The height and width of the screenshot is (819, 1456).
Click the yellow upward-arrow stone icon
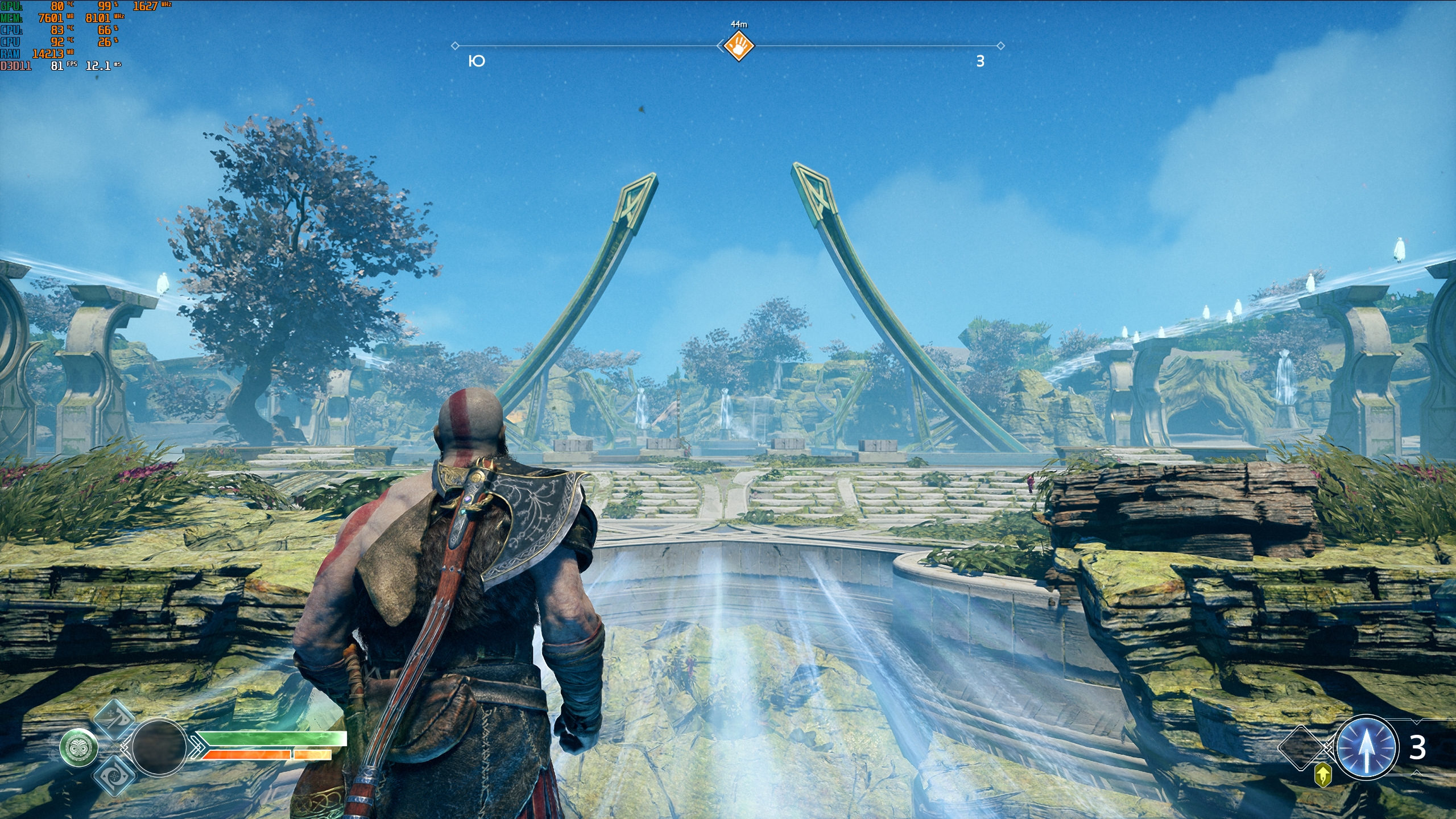click(1323, 775)
